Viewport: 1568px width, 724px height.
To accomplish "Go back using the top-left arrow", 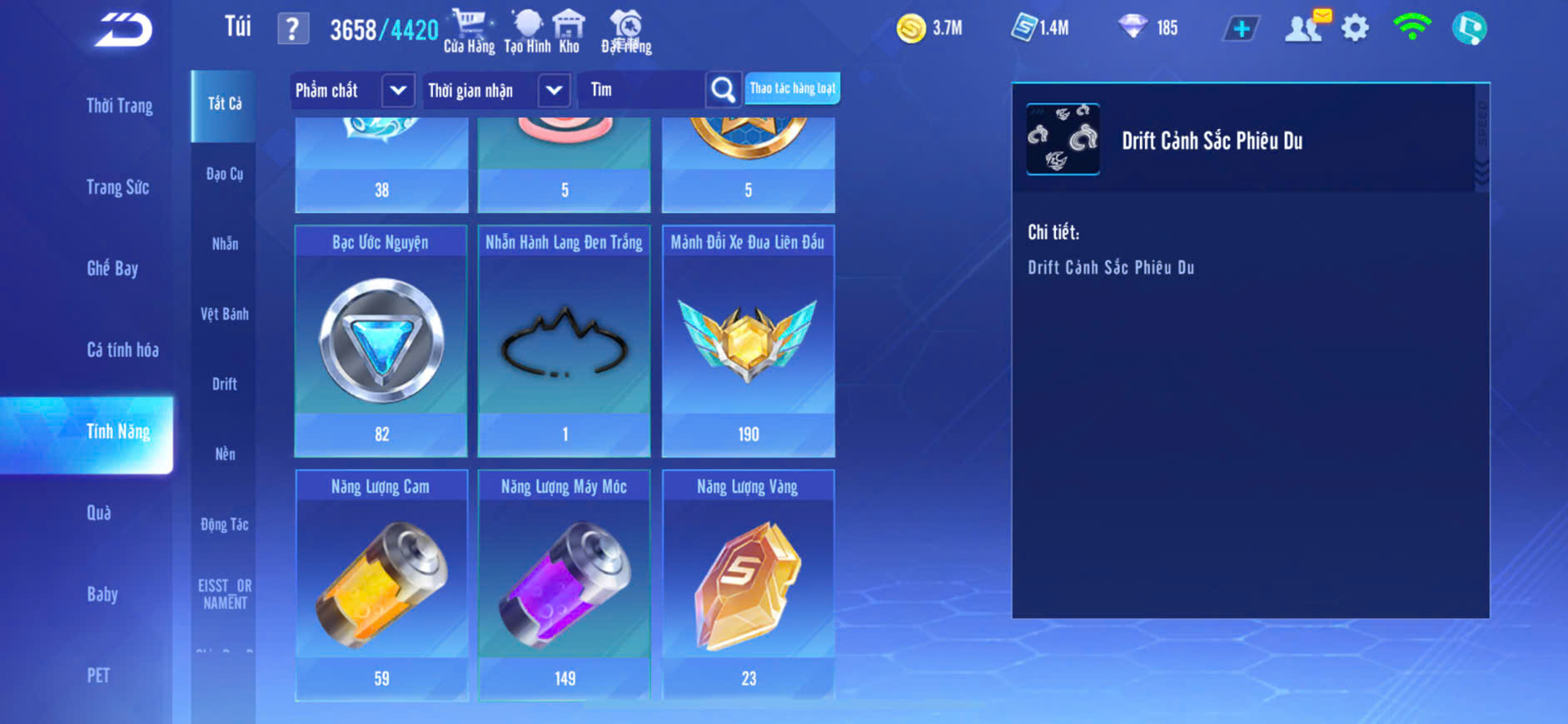I will (x=123, y=30).
